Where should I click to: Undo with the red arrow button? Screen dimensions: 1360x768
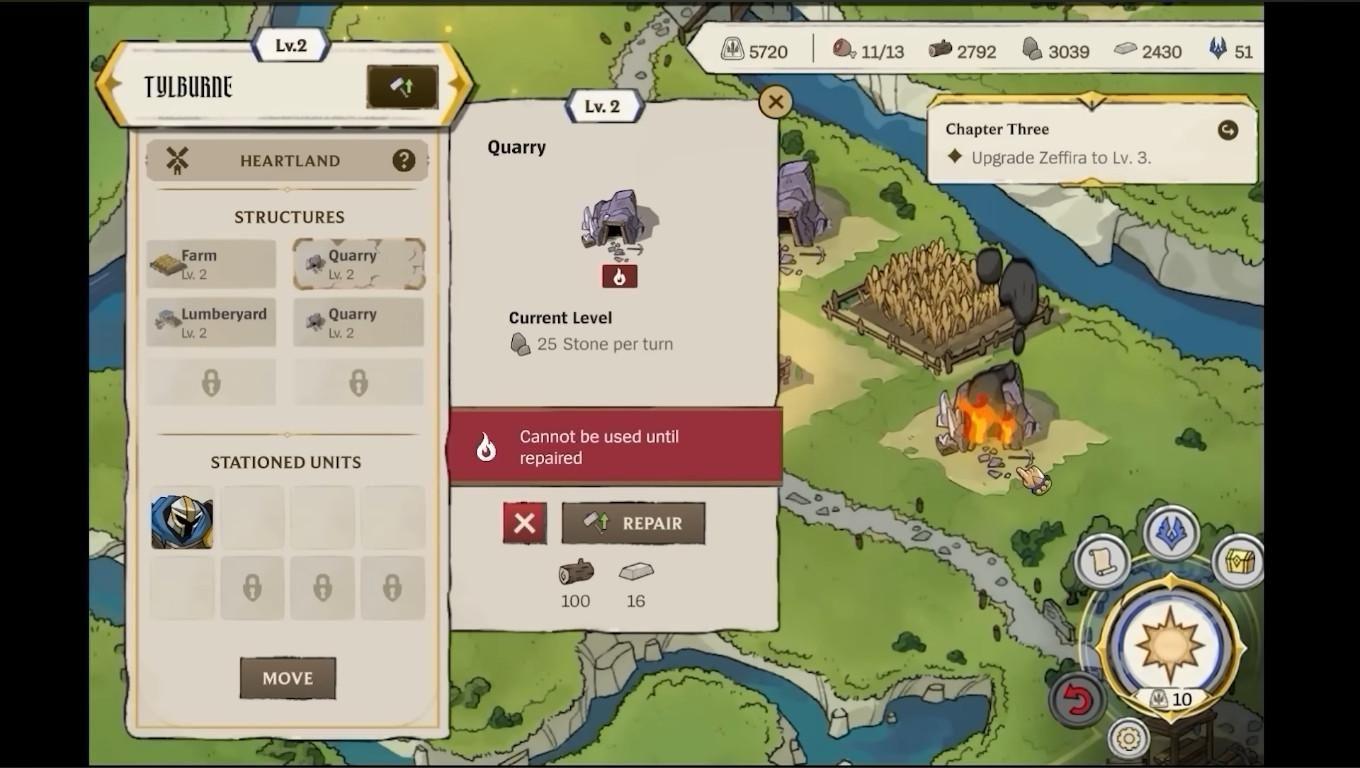(x=1077, y=700)
